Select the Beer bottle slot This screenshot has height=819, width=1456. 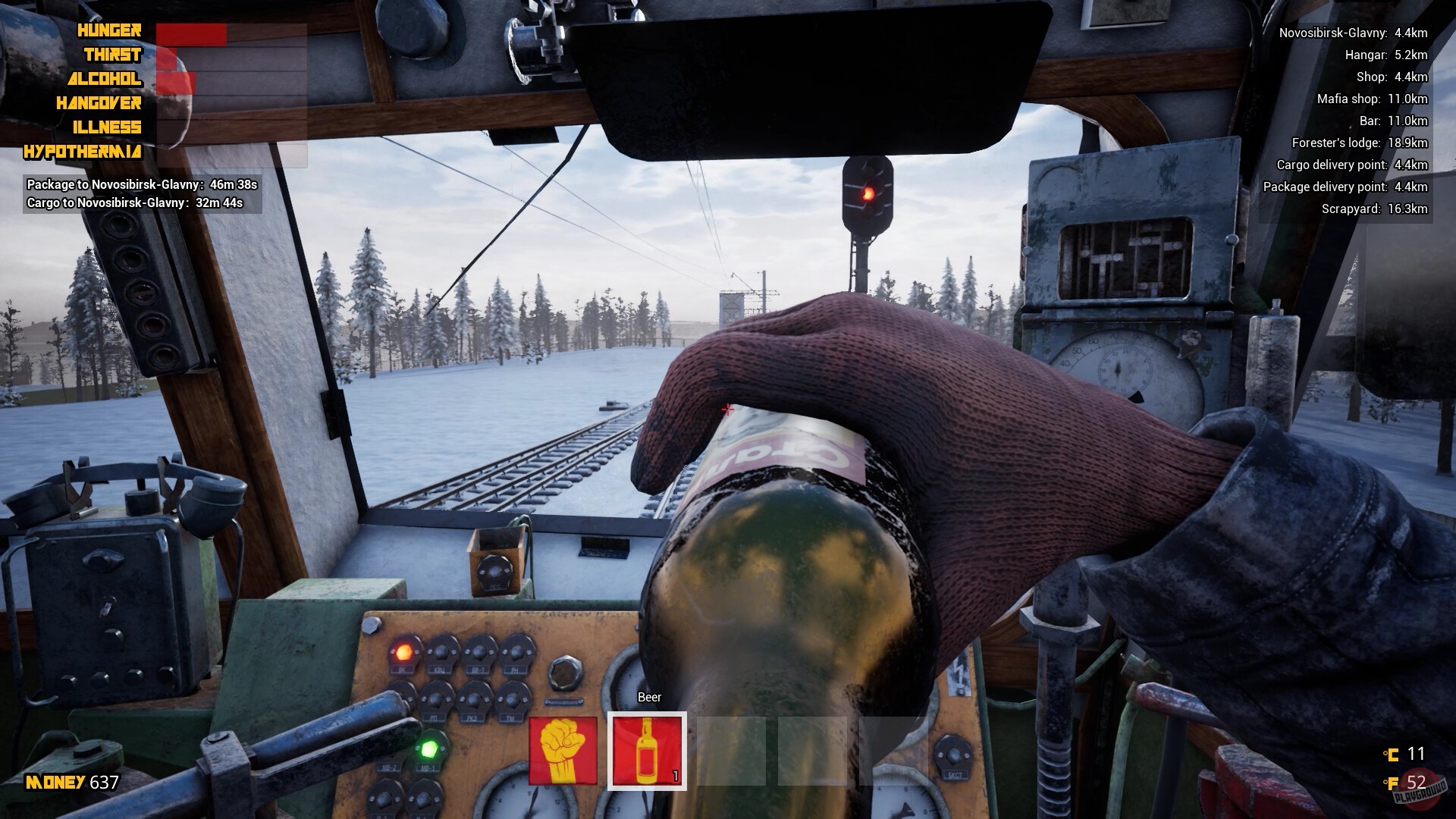point(647,751)
